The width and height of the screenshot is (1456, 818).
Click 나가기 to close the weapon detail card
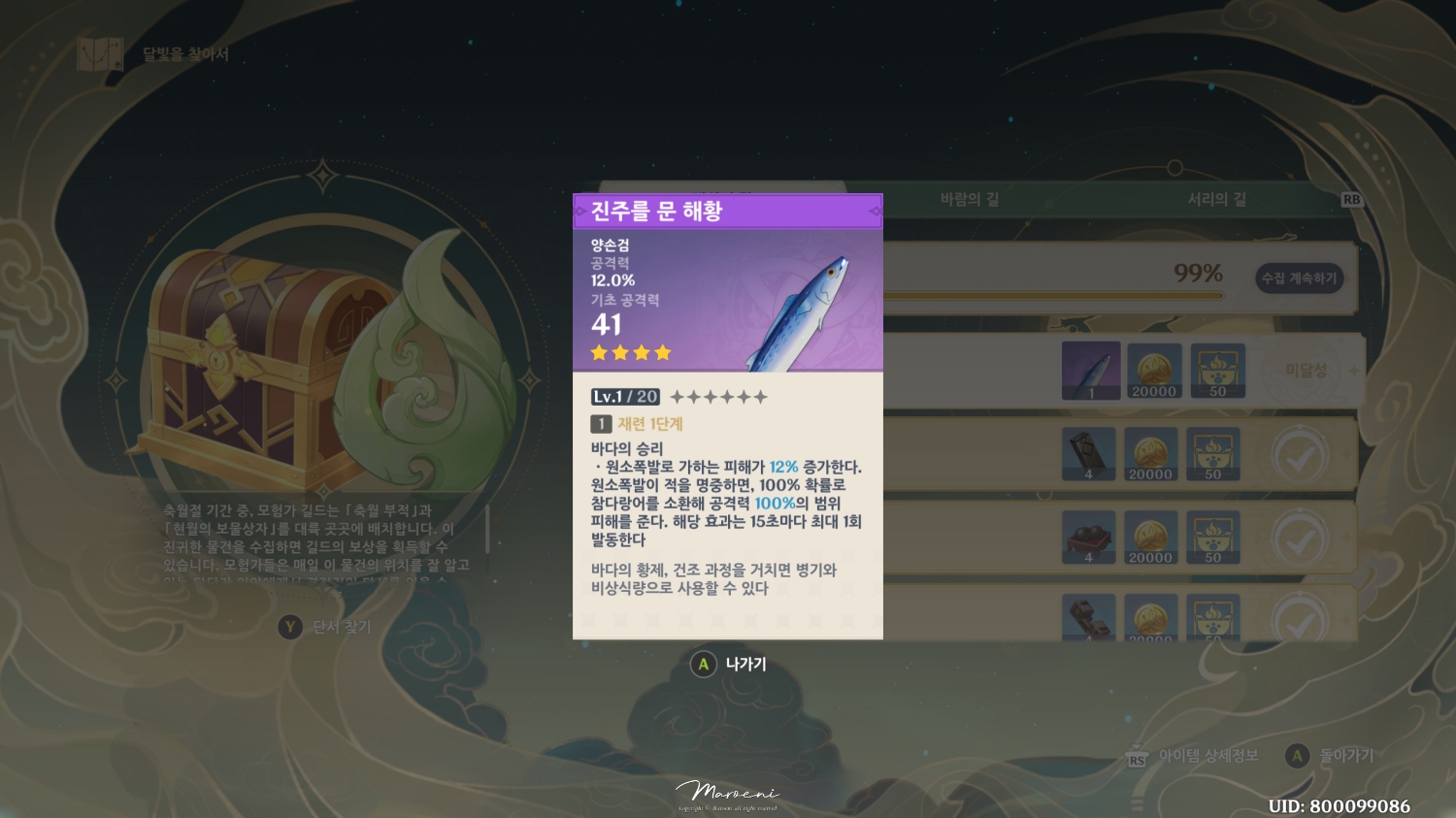(x=743, y=665)
